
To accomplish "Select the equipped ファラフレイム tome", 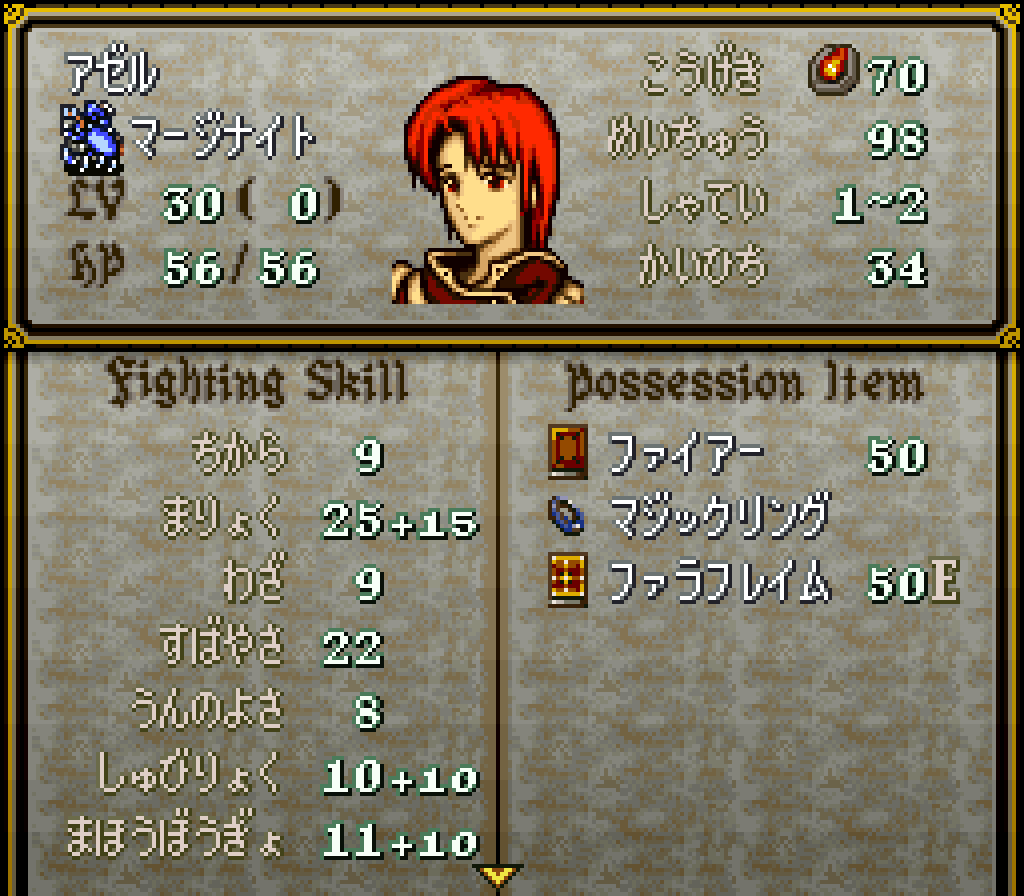I will (x=720, y=581).
